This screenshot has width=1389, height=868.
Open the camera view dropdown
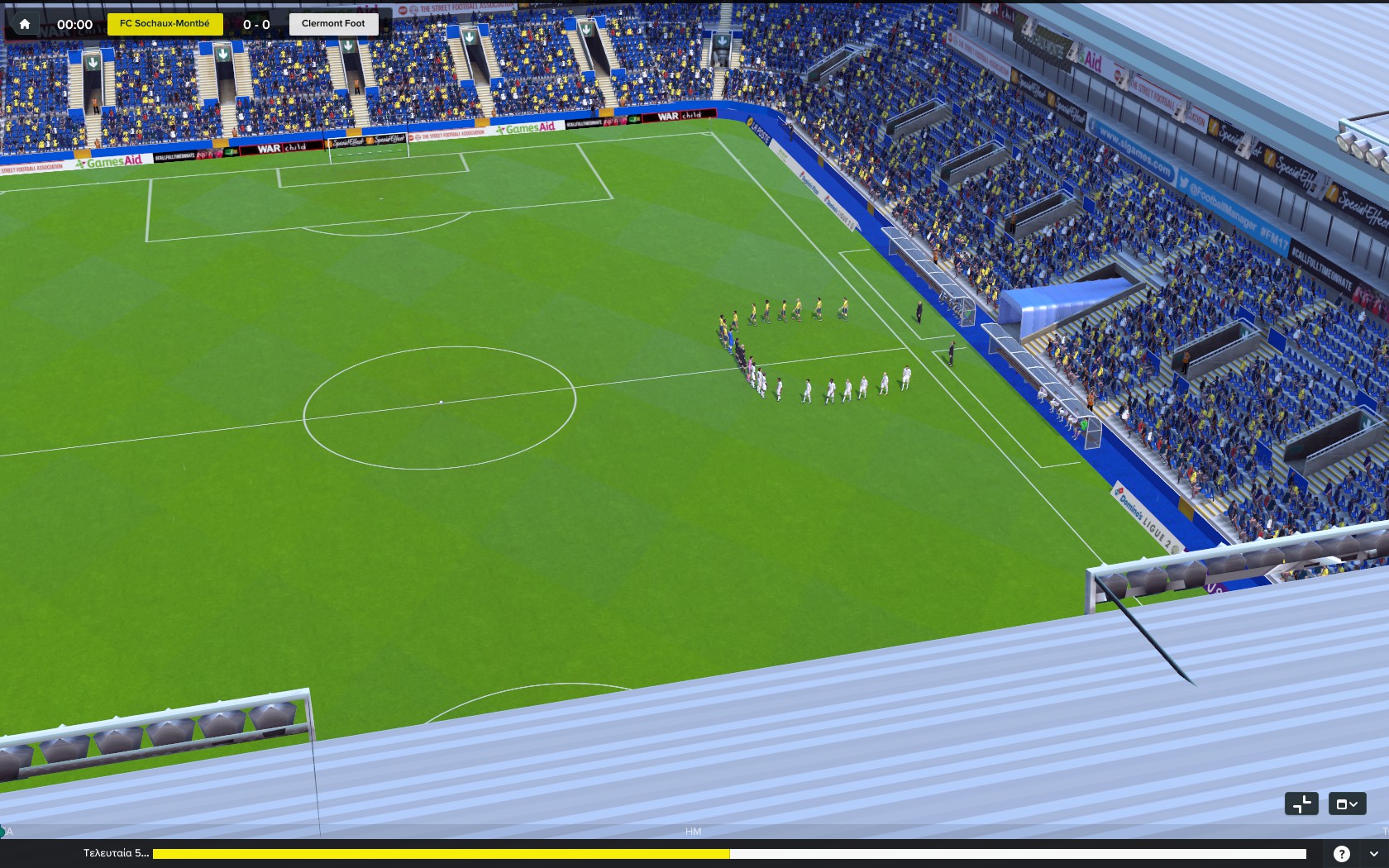[1347, 804]
